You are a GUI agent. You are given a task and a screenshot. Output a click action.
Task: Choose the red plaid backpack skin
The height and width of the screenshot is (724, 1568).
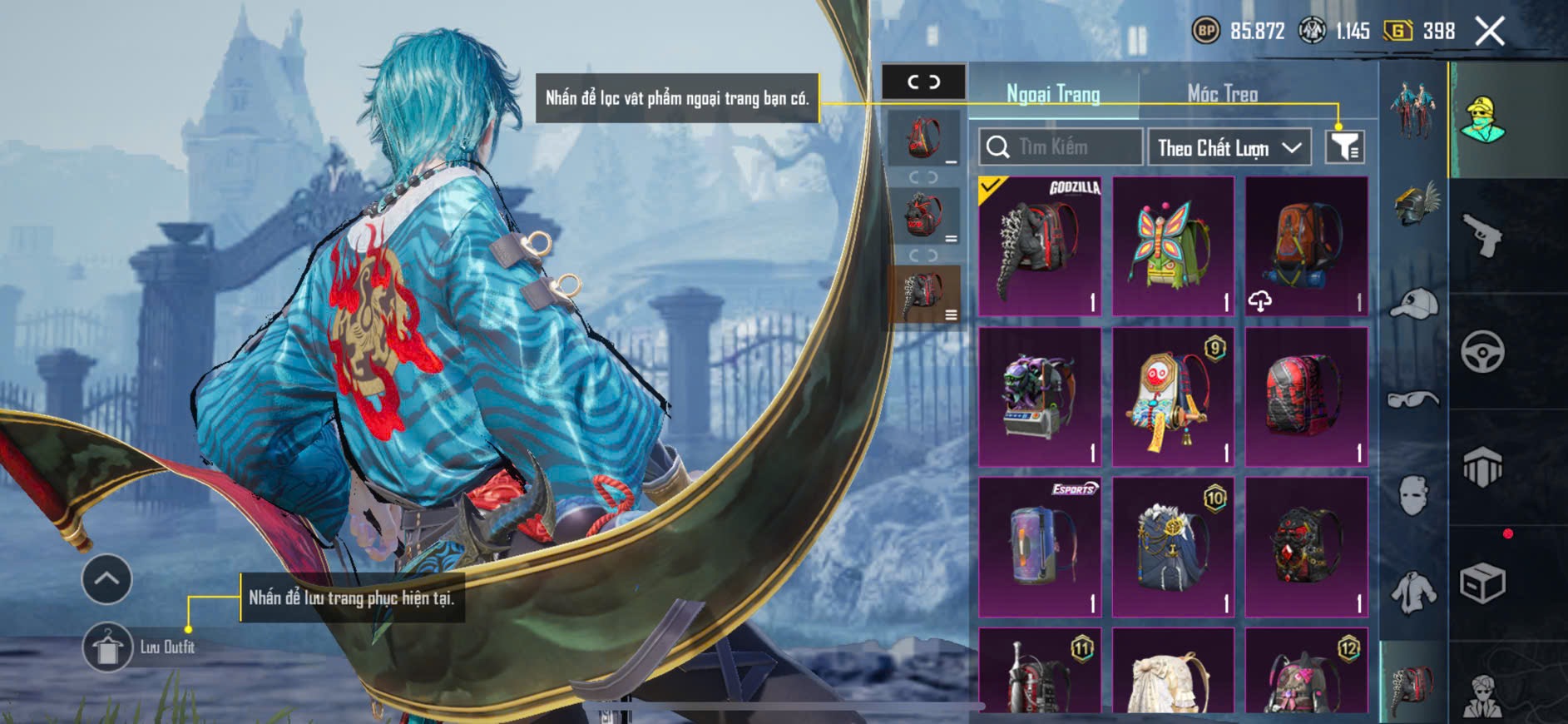point(1306,396)
